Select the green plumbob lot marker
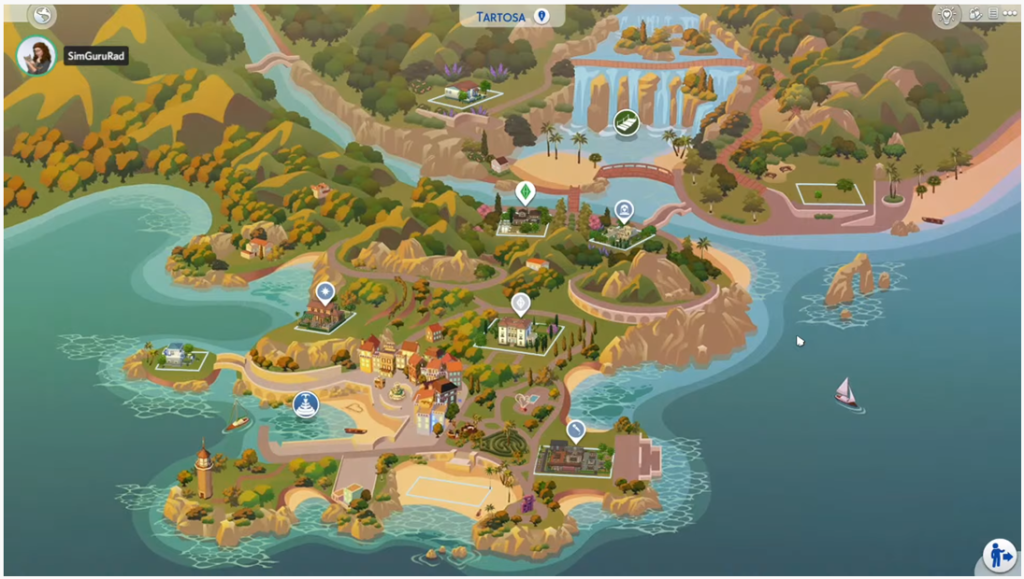 point(524,192)
